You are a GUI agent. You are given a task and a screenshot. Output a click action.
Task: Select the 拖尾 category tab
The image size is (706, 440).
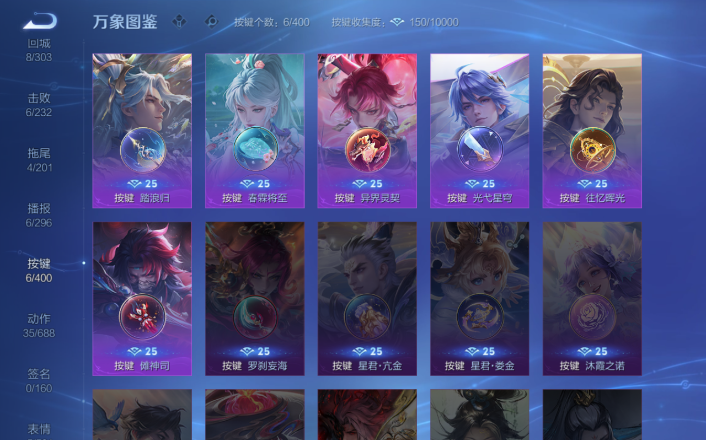coord(39,160)
